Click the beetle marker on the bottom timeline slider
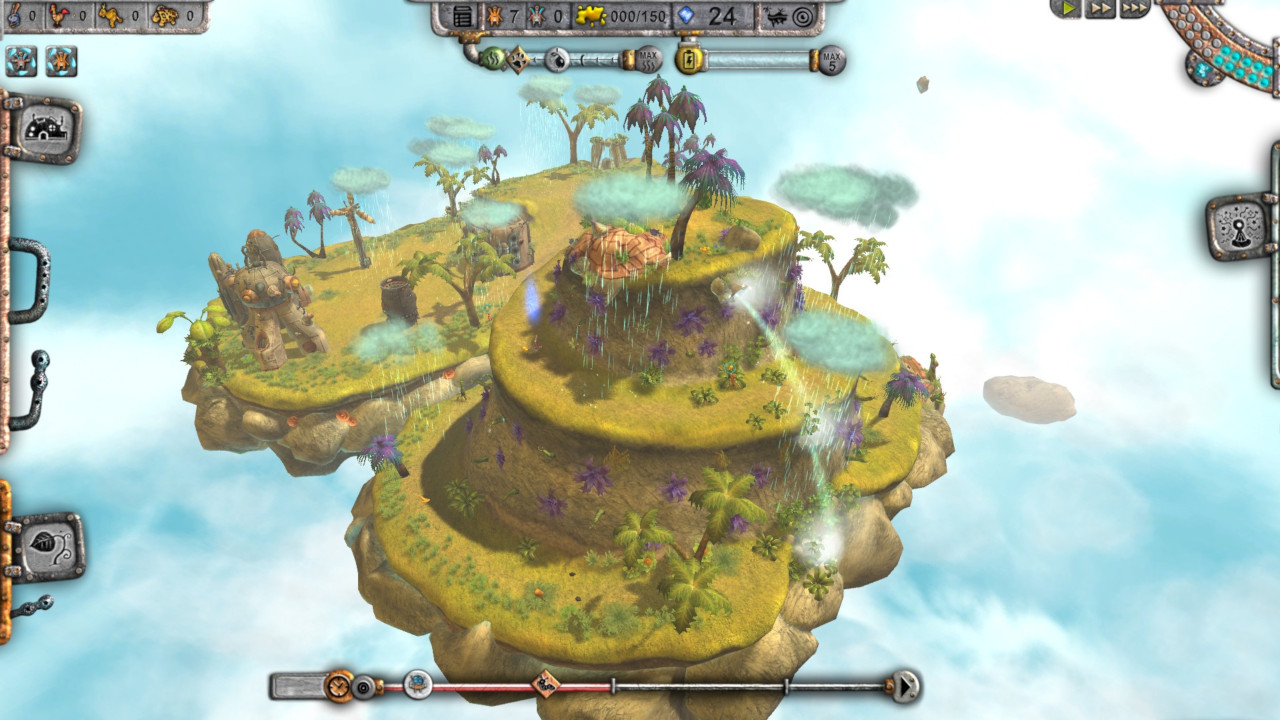This screenshot has width=1280, height=720. 544,684
